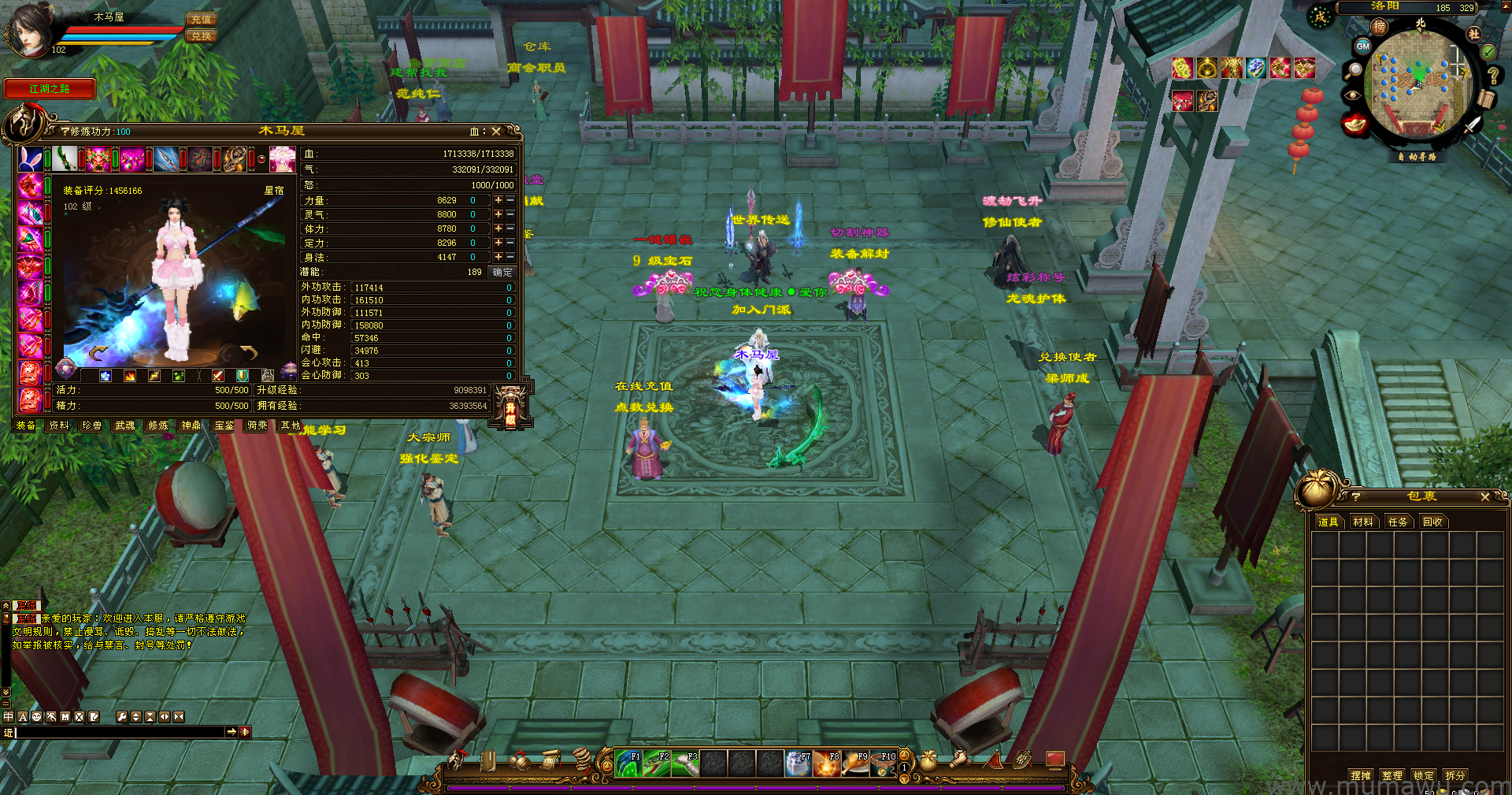Image resolution: width=1512 pixels, height=795 pixels.
Task: Open the 骑乘 tab
Action: (x=258, y=425)
